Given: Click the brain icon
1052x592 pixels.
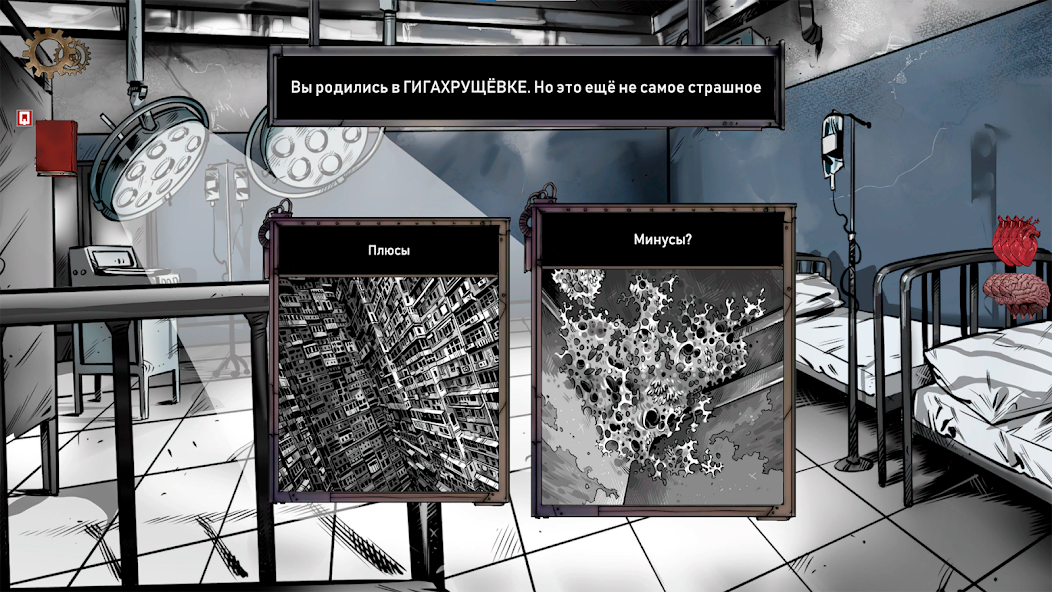Looking at the screenshot, I should click(x=1016, y=293).
